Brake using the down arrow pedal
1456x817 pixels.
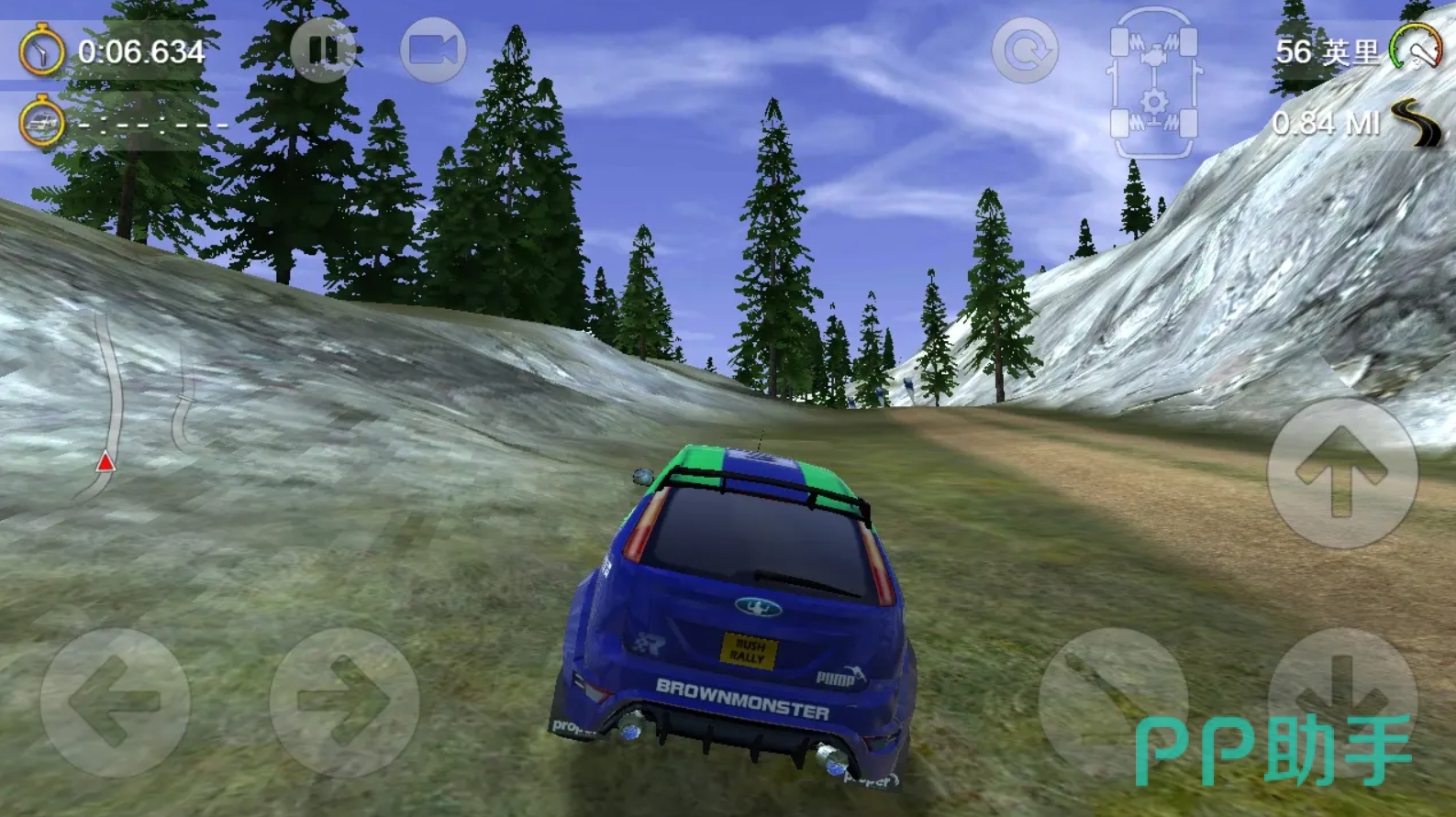pyautogui.click(x=1341, y=701)
